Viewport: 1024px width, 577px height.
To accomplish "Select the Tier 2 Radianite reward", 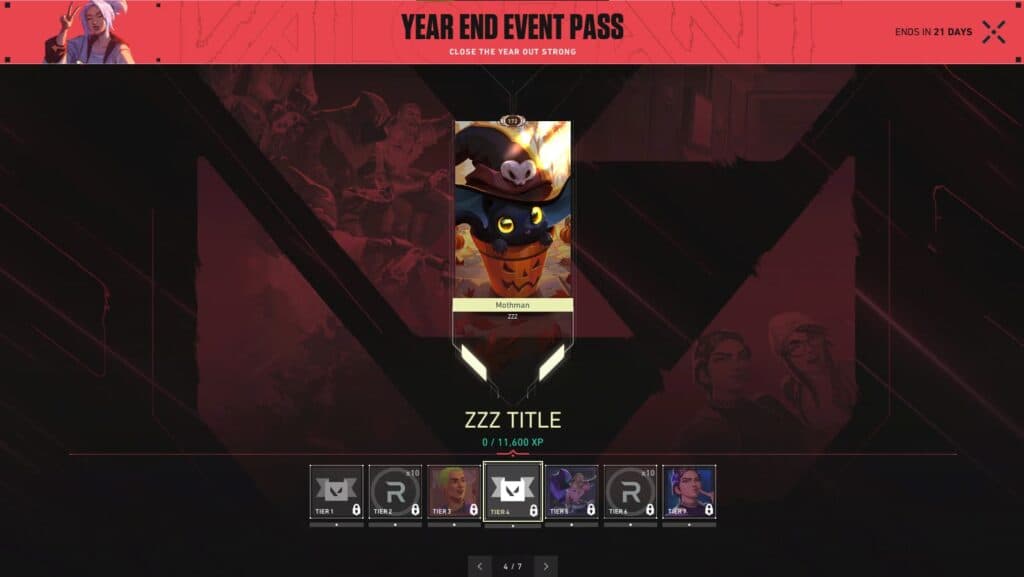I will click(395, 491).
